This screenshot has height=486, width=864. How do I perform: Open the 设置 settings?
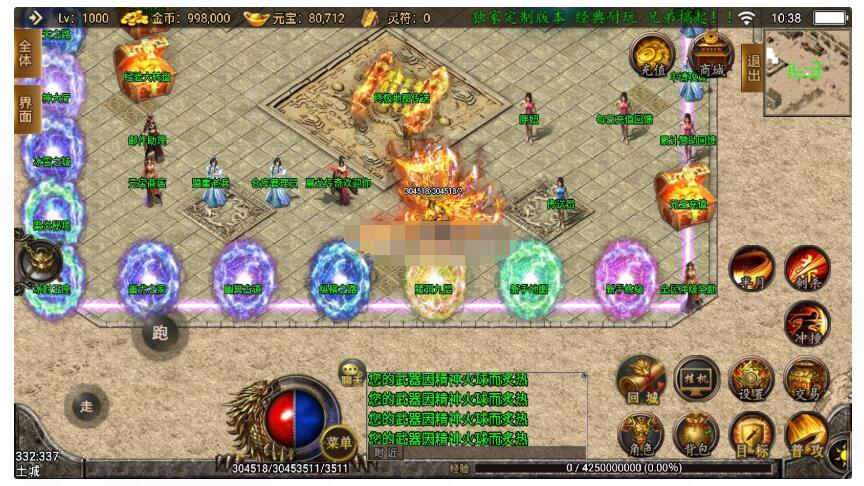(x=751, y=380)
